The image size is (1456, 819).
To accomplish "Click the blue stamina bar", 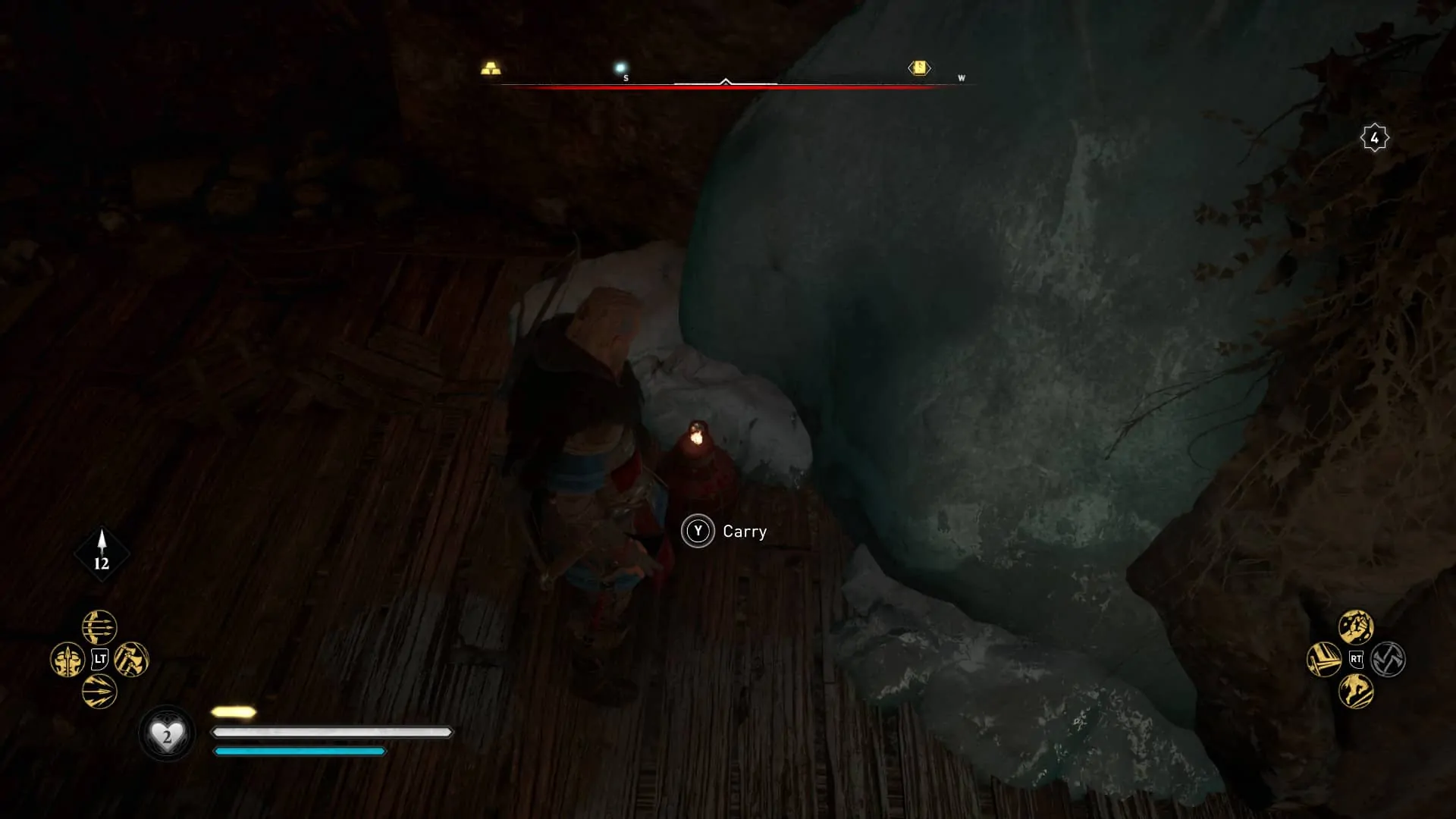I will click(298, 752).
